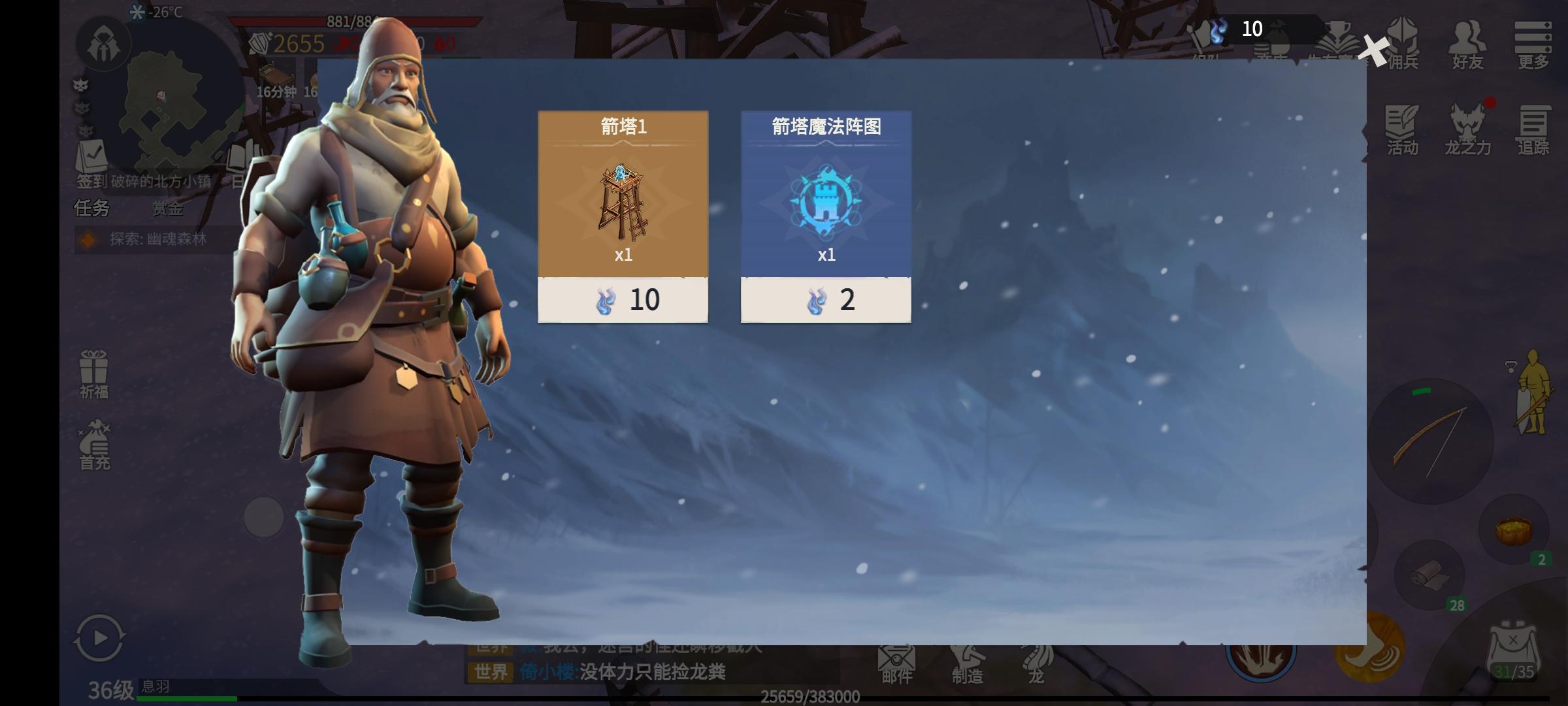Buy 箭塔1 for 10 blue flames
This screenshot has height=706, width=1568.
623,300
